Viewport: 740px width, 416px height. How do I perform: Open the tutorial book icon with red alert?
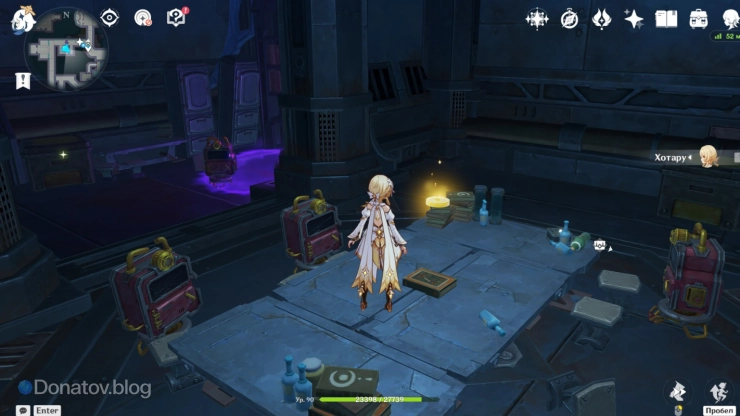point(176,17)
